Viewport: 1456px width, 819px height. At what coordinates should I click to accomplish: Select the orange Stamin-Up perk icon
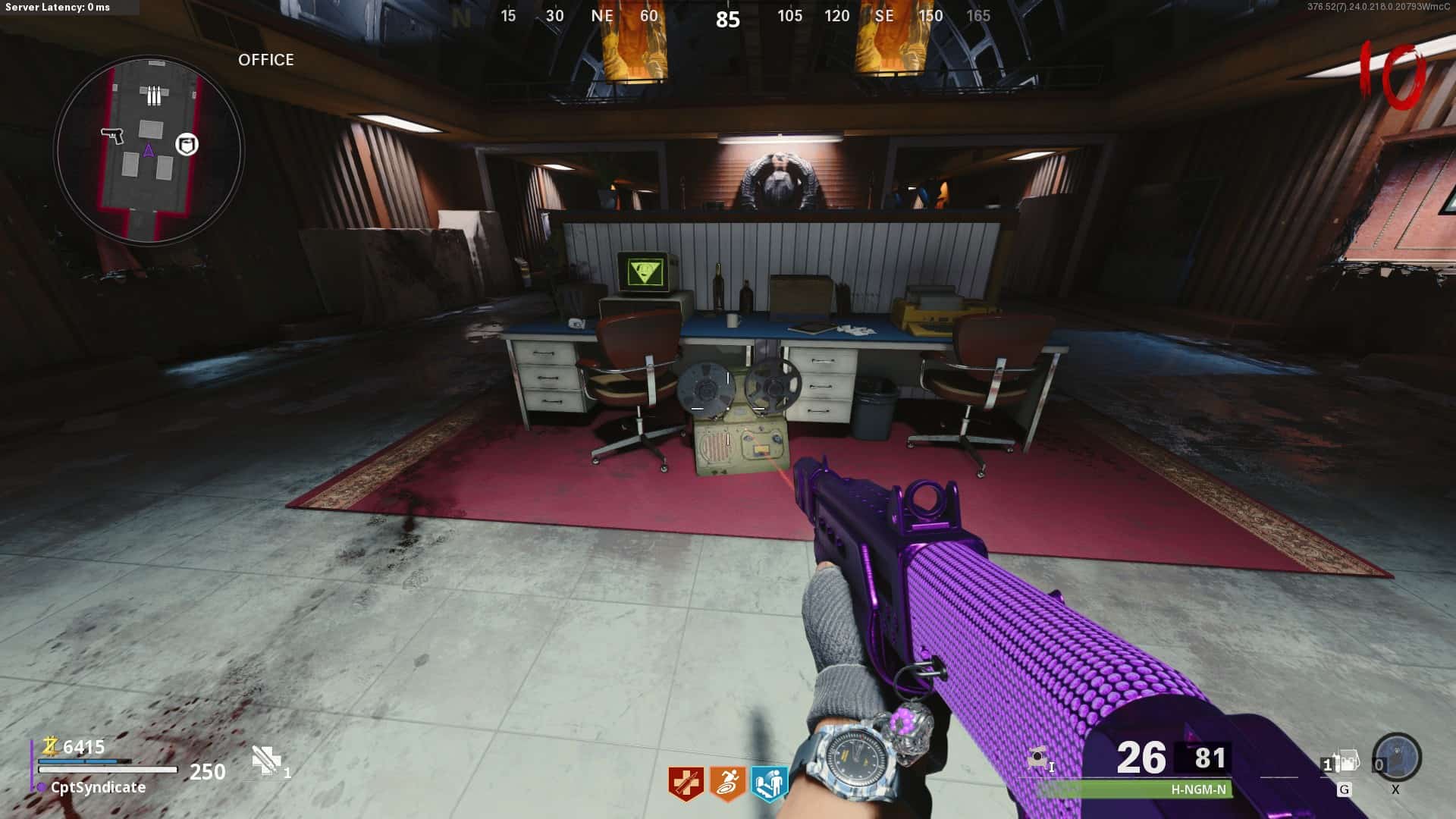(727, 783)
